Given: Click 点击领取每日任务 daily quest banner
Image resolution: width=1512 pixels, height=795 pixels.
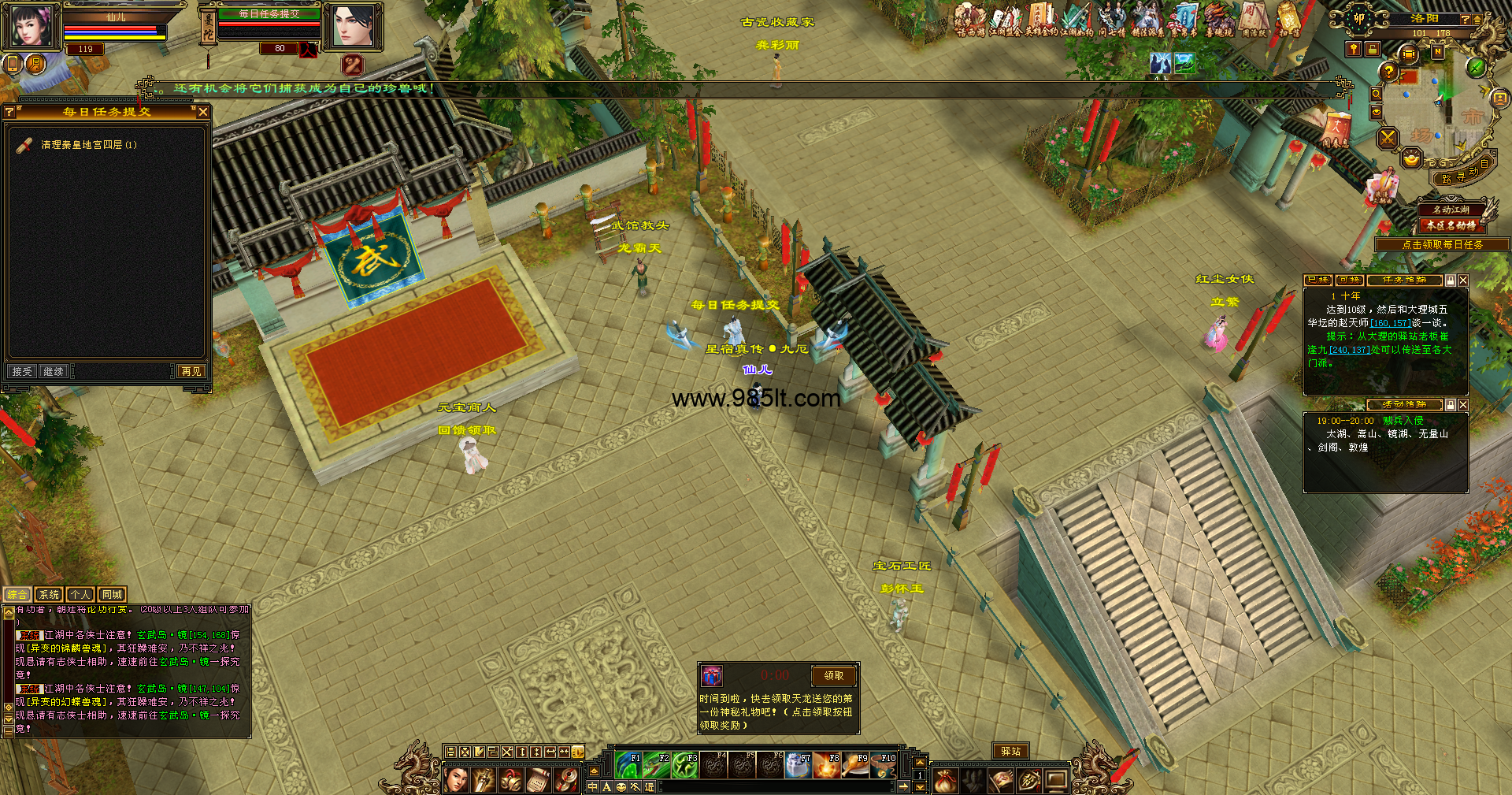Looking at the screenshot, I should (x=1442, y=245).
